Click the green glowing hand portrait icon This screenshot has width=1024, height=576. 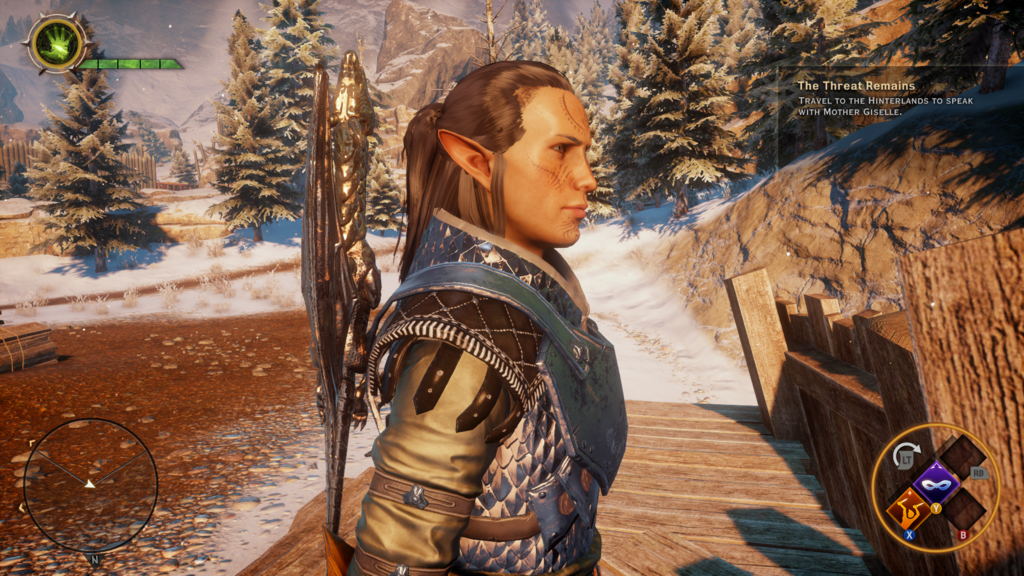click(56, 44)
